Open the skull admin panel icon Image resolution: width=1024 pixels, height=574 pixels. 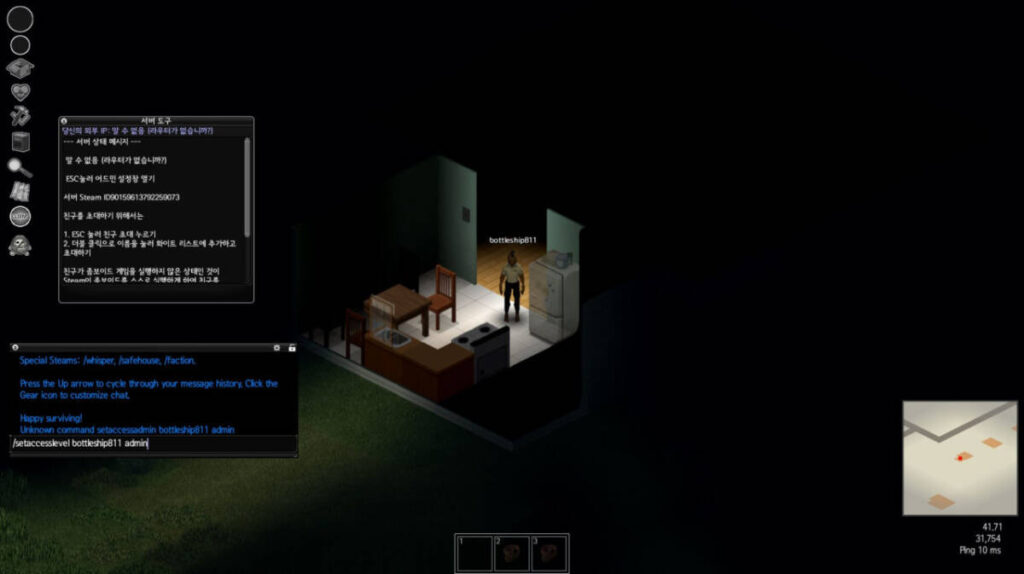(x=20, y=244)
